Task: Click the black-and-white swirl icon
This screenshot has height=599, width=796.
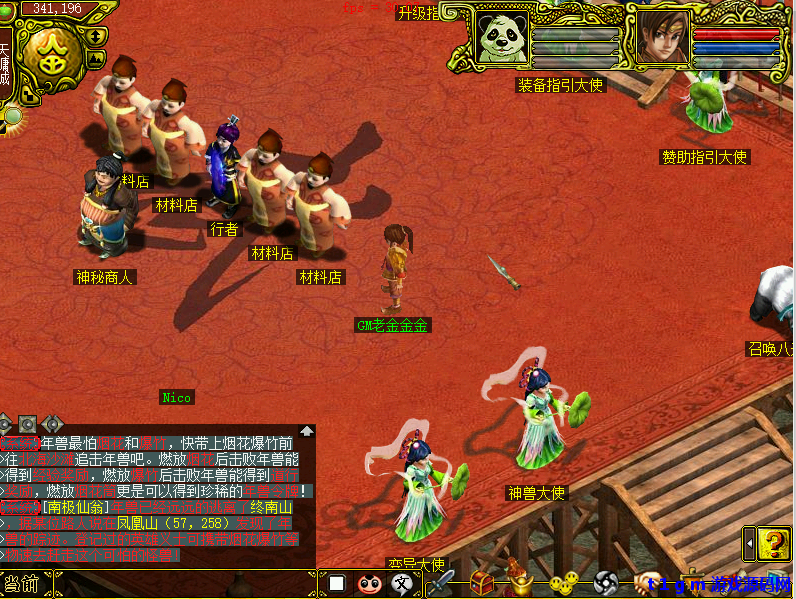Action: (x=606, y=583)
